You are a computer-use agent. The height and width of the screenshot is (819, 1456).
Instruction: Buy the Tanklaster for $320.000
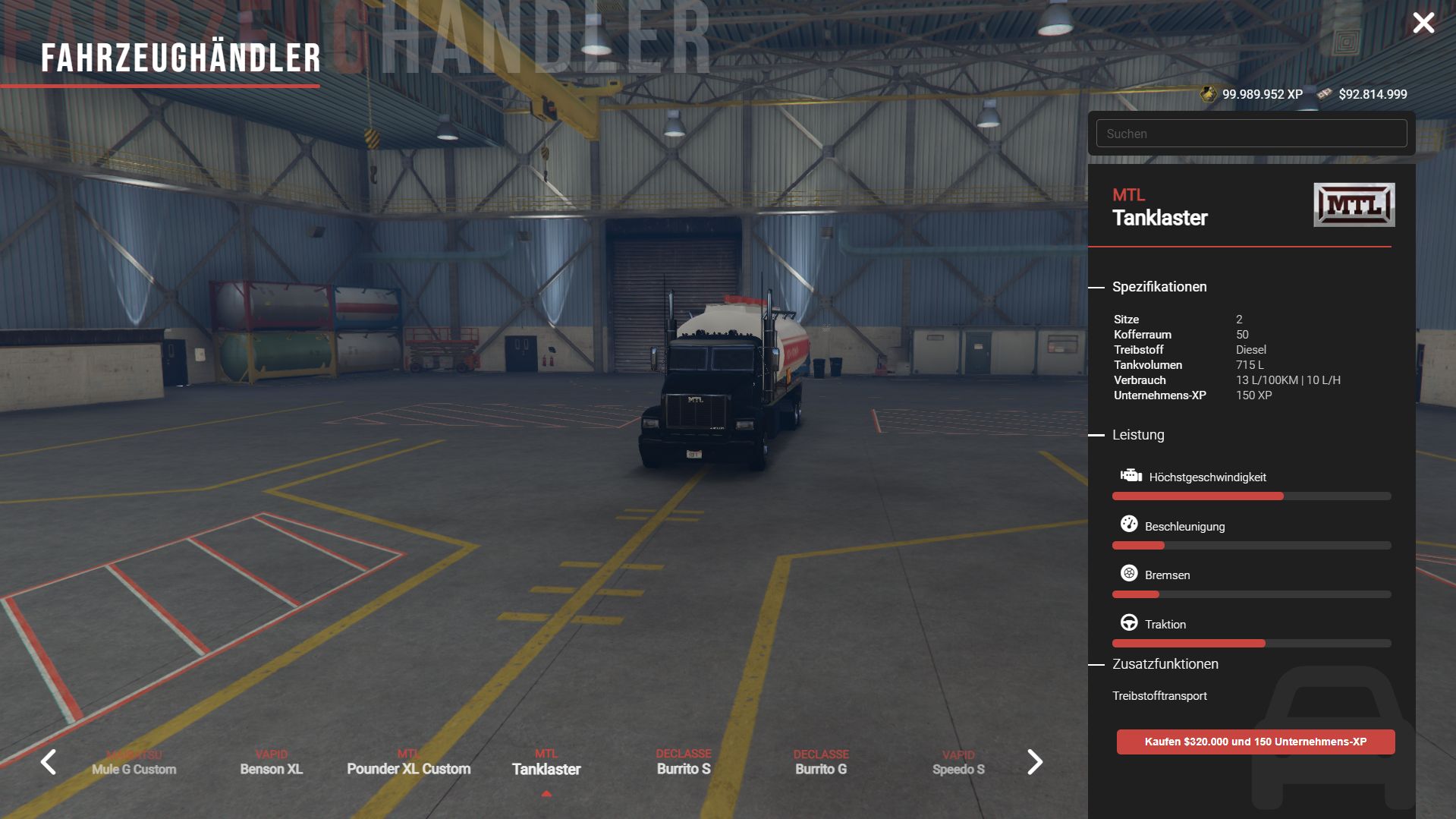(x=1255, y=742)
